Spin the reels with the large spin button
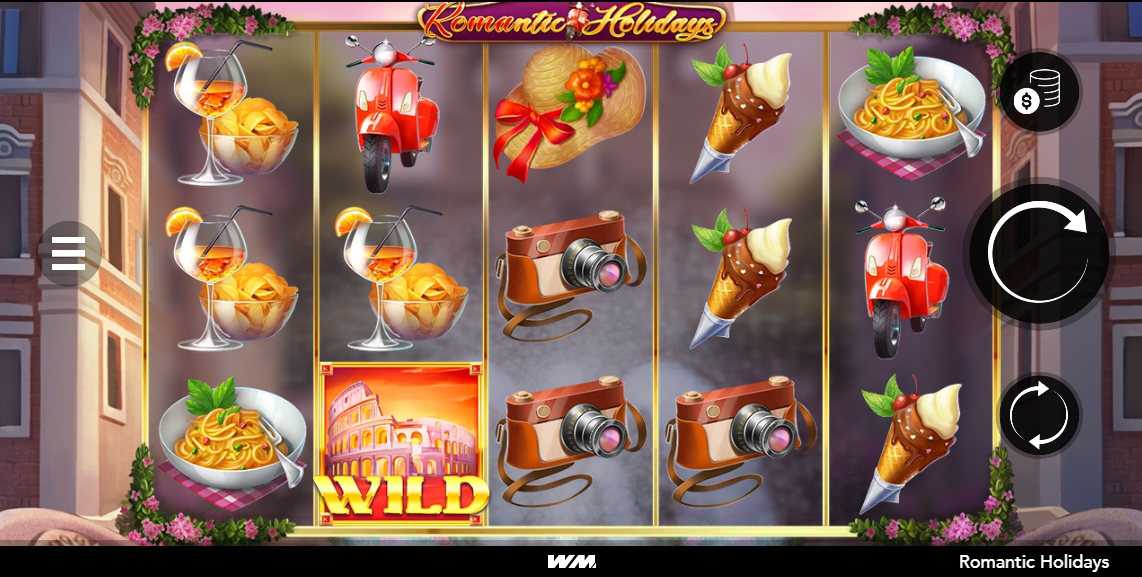 pyautogui.click(x=1039, y=253)
